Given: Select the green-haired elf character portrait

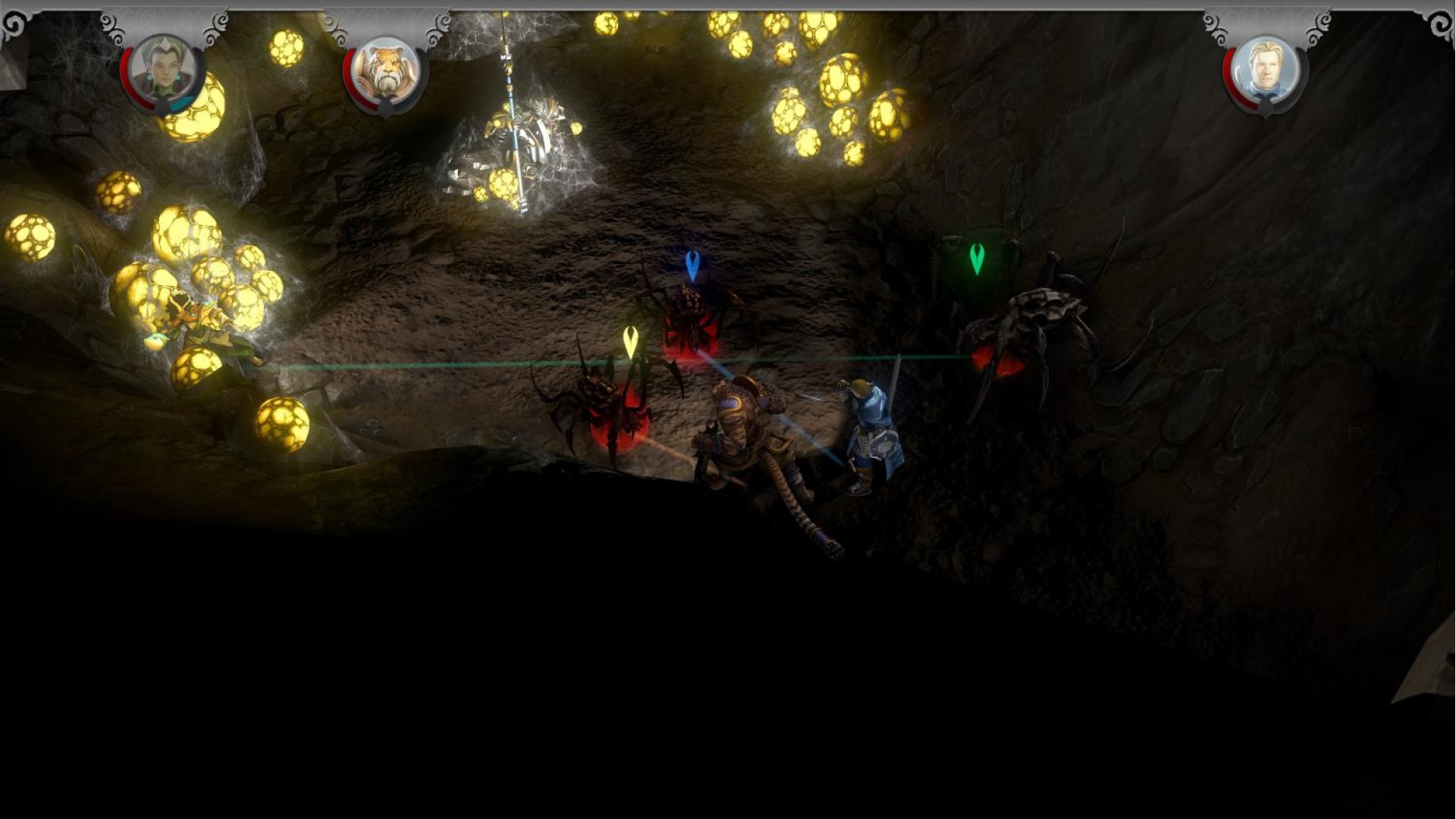Looking at the screenshot, I should coord(163,72).
